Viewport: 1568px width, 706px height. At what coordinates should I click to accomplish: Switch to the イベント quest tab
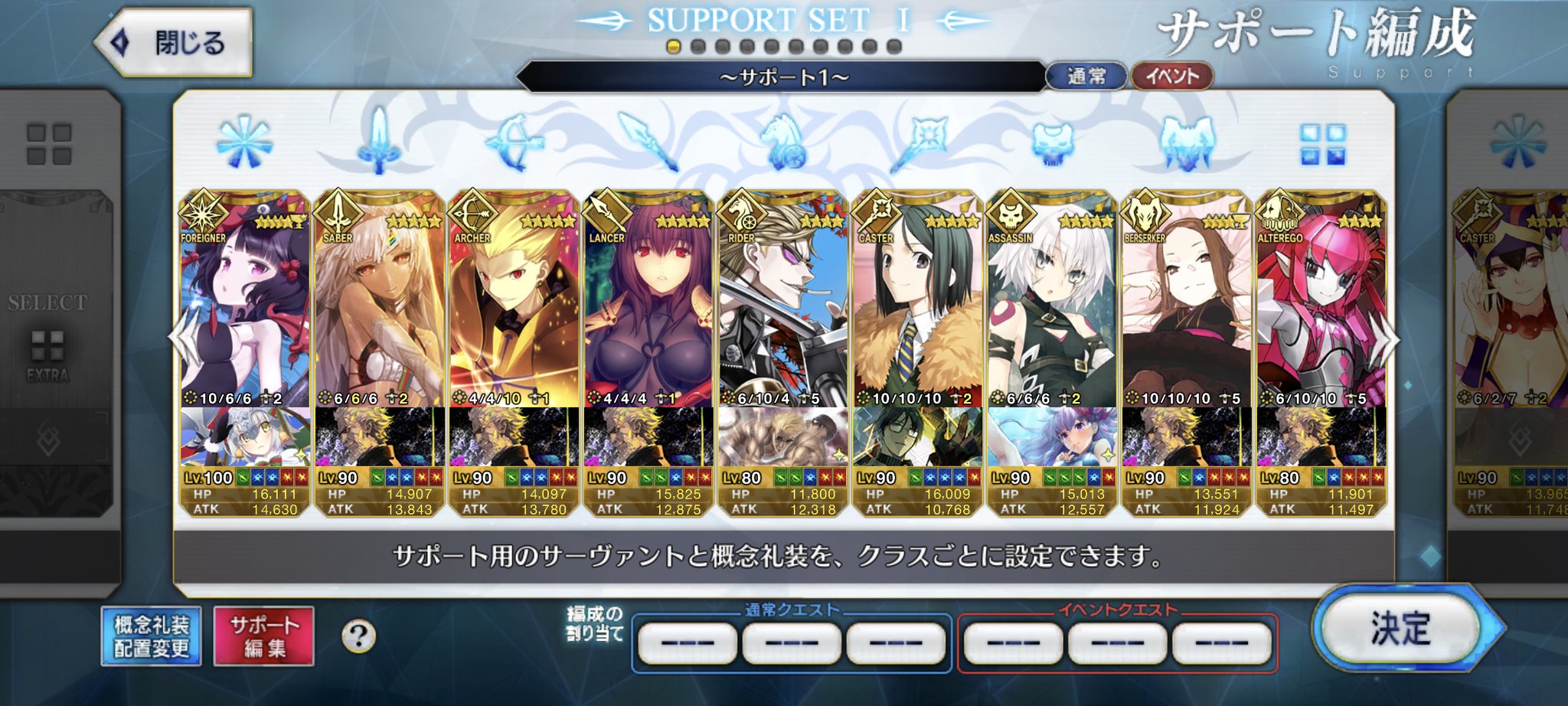(1172, 77)
